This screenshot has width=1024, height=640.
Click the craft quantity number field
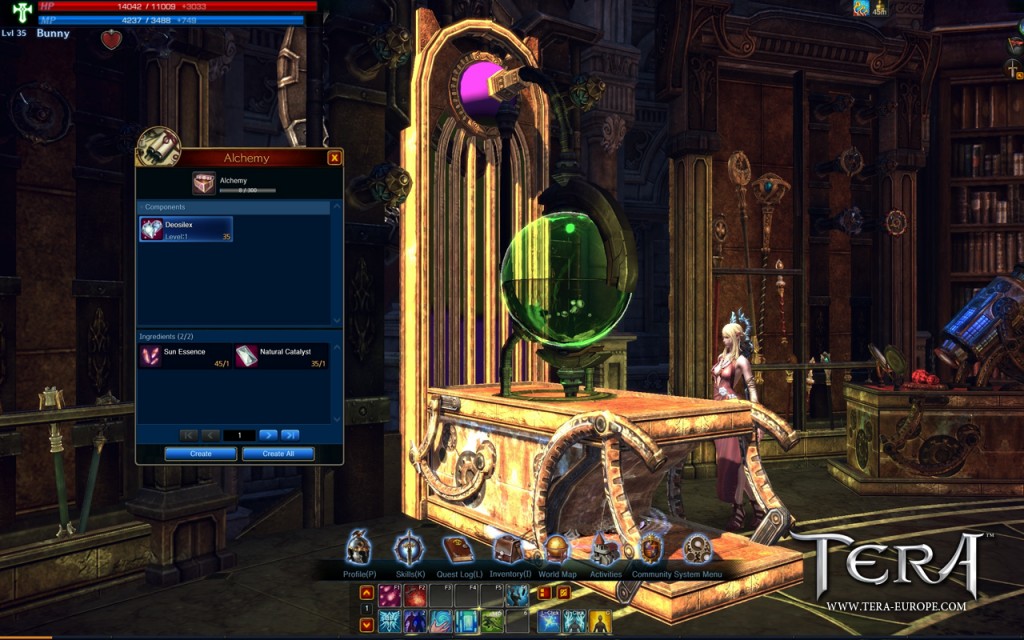240,435
